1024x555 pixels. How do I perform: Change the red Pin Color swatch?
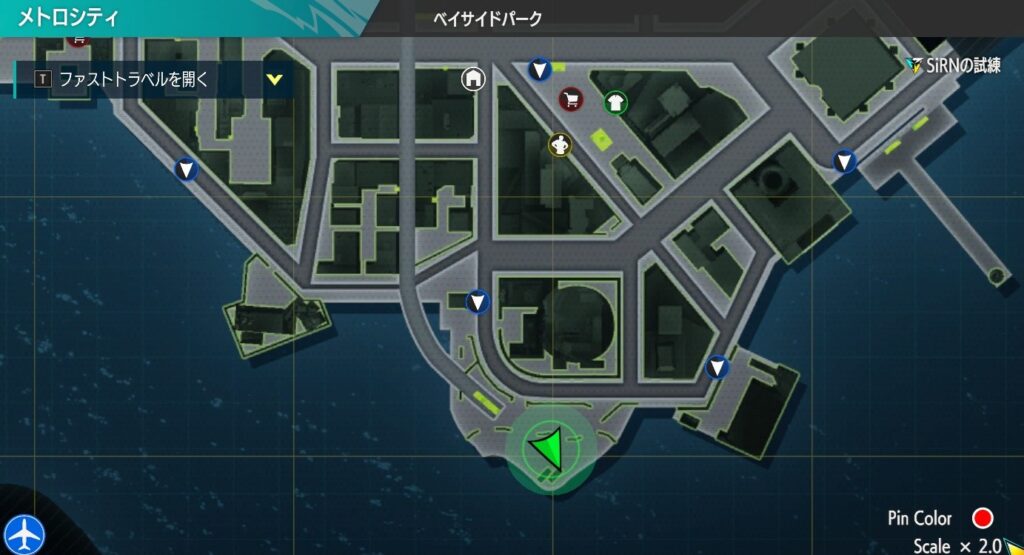[982, 518]
